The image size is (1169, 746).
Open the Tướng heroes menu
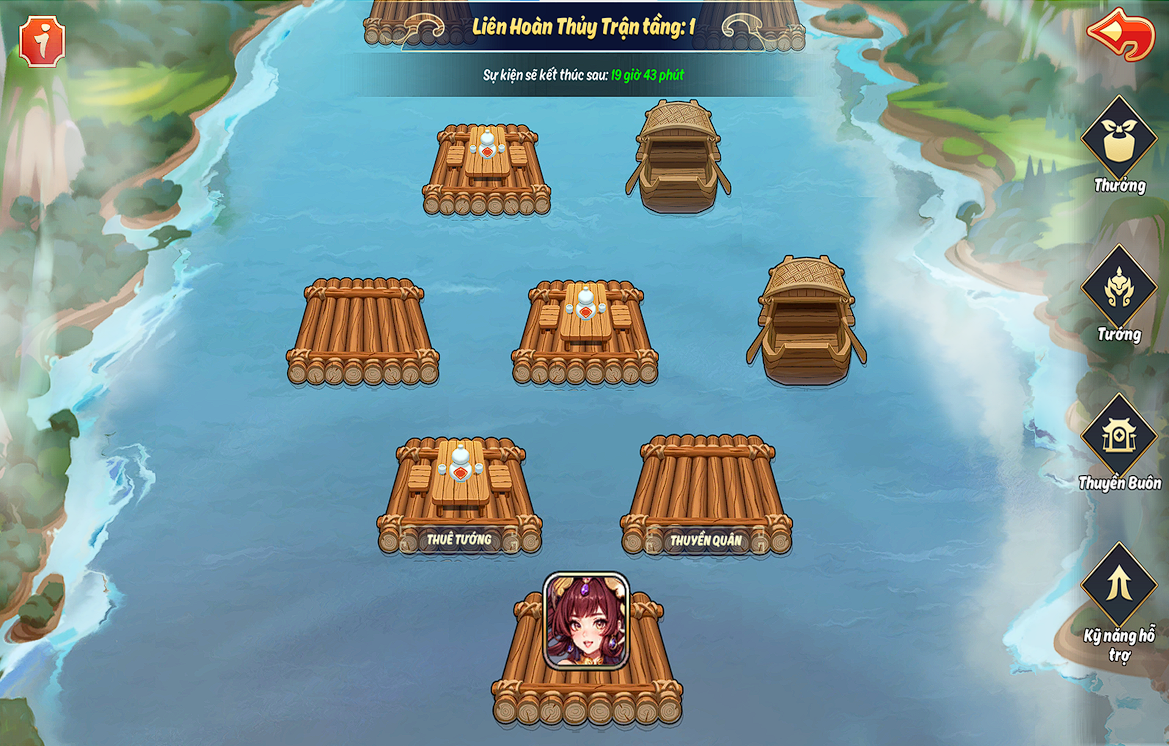tap(1118, 290)
